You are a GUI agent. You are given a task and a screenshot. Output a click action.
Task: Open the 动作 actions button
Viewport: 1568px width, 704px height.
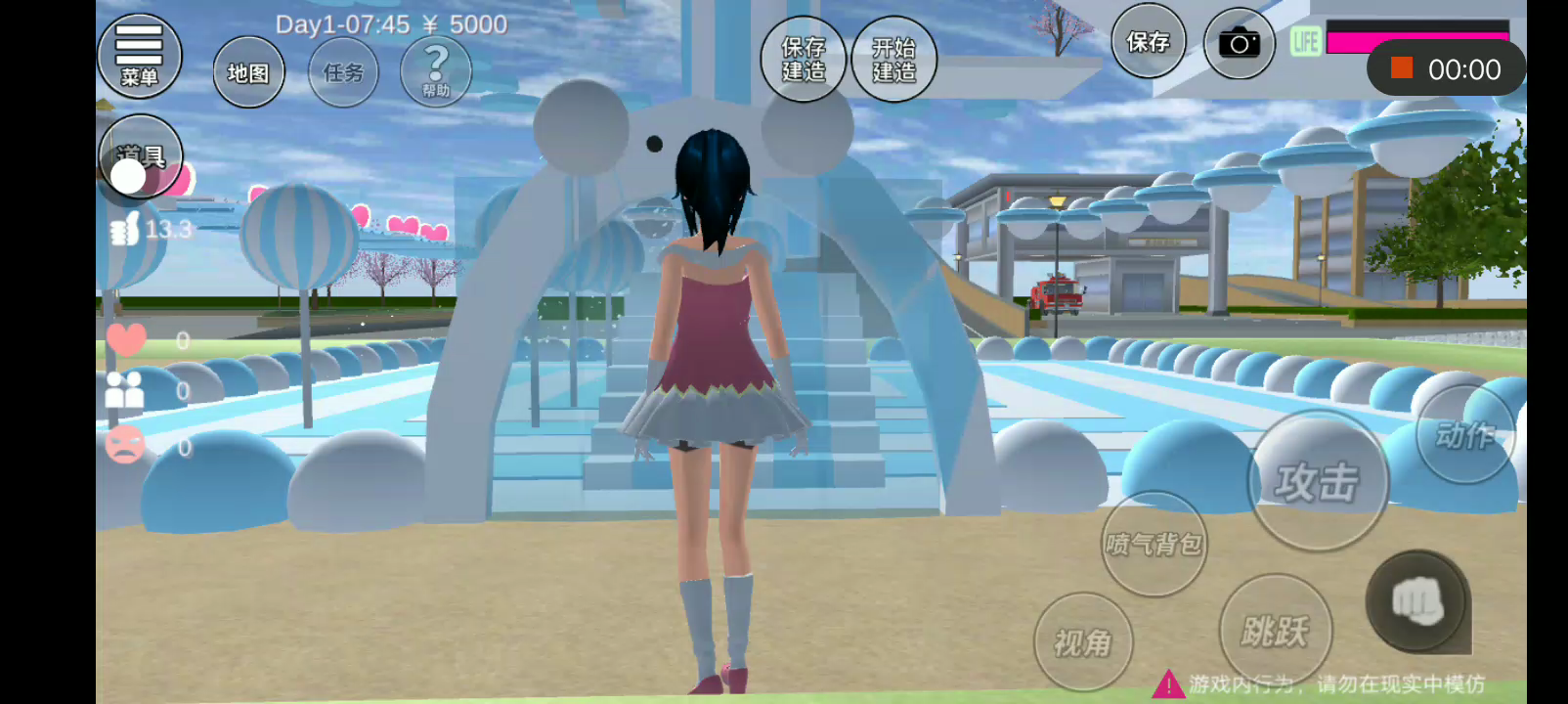coord(1464,434)
